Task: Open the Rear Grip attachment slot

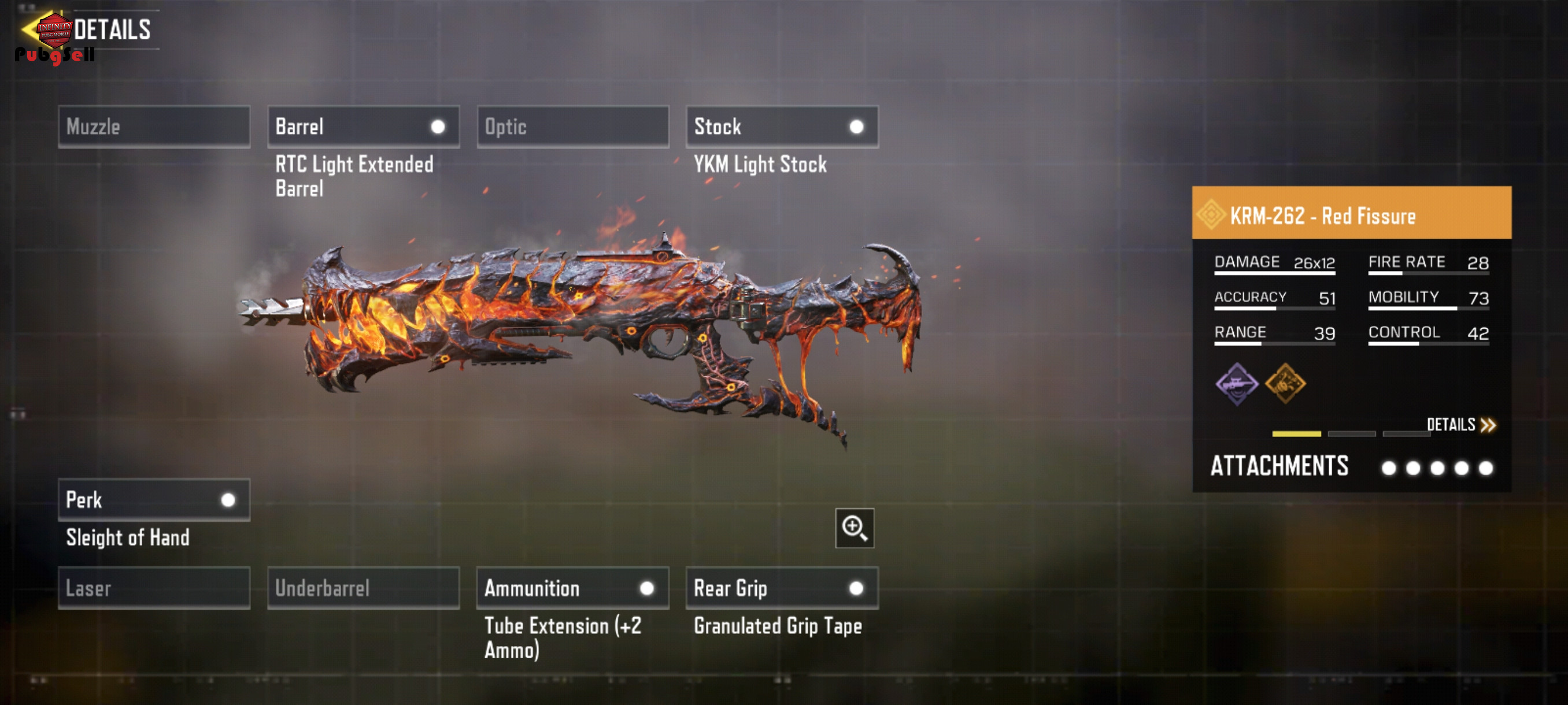Action: coord(782,588)
